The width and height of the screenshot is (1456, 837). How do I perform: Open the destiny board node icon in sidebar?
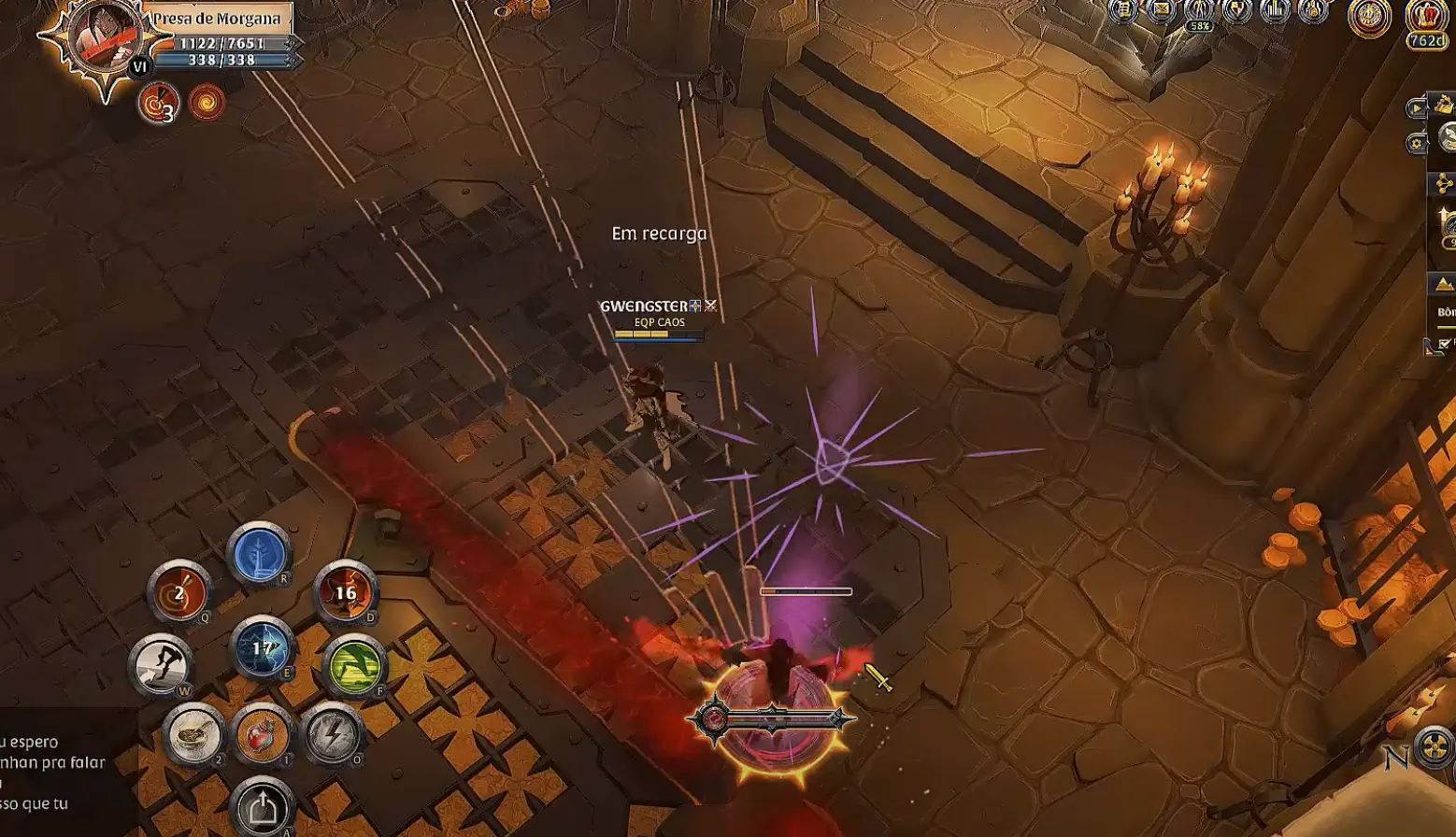coord(1442,181)
